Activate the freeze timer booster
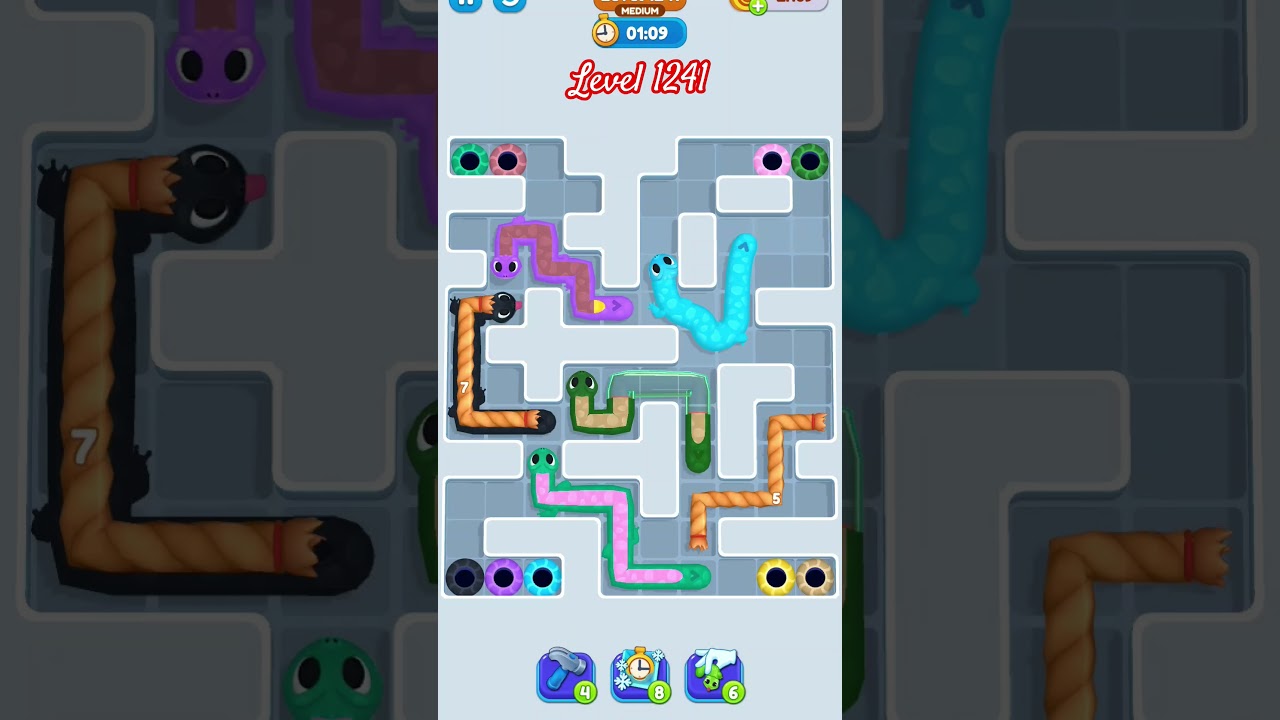This screenshot has width=1280, height=720. point(640,675)
